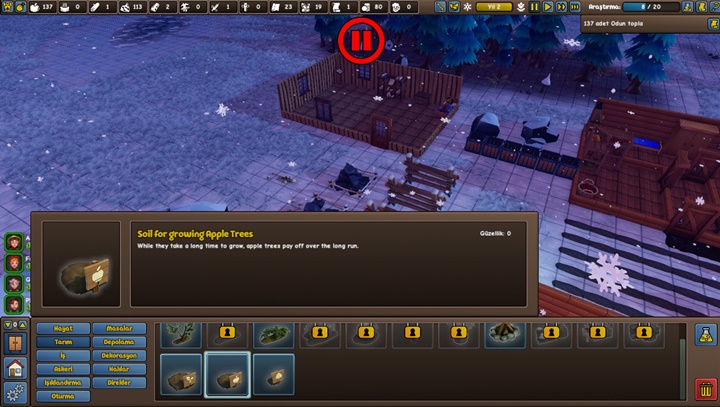Choose the campfire build item
The width and height of the screenshot is (720, 407).
coord(505,332)
